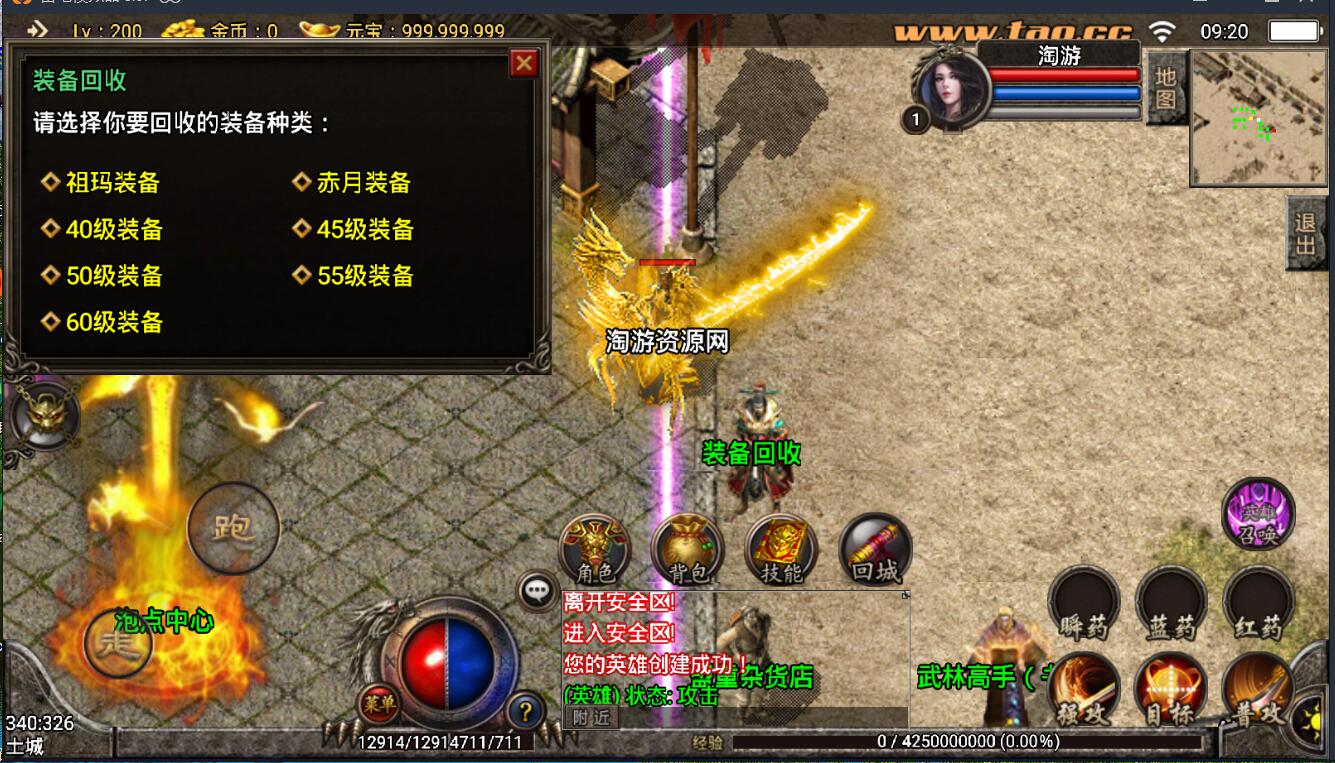Close the 装备回收 dialog

pos(524,64)
